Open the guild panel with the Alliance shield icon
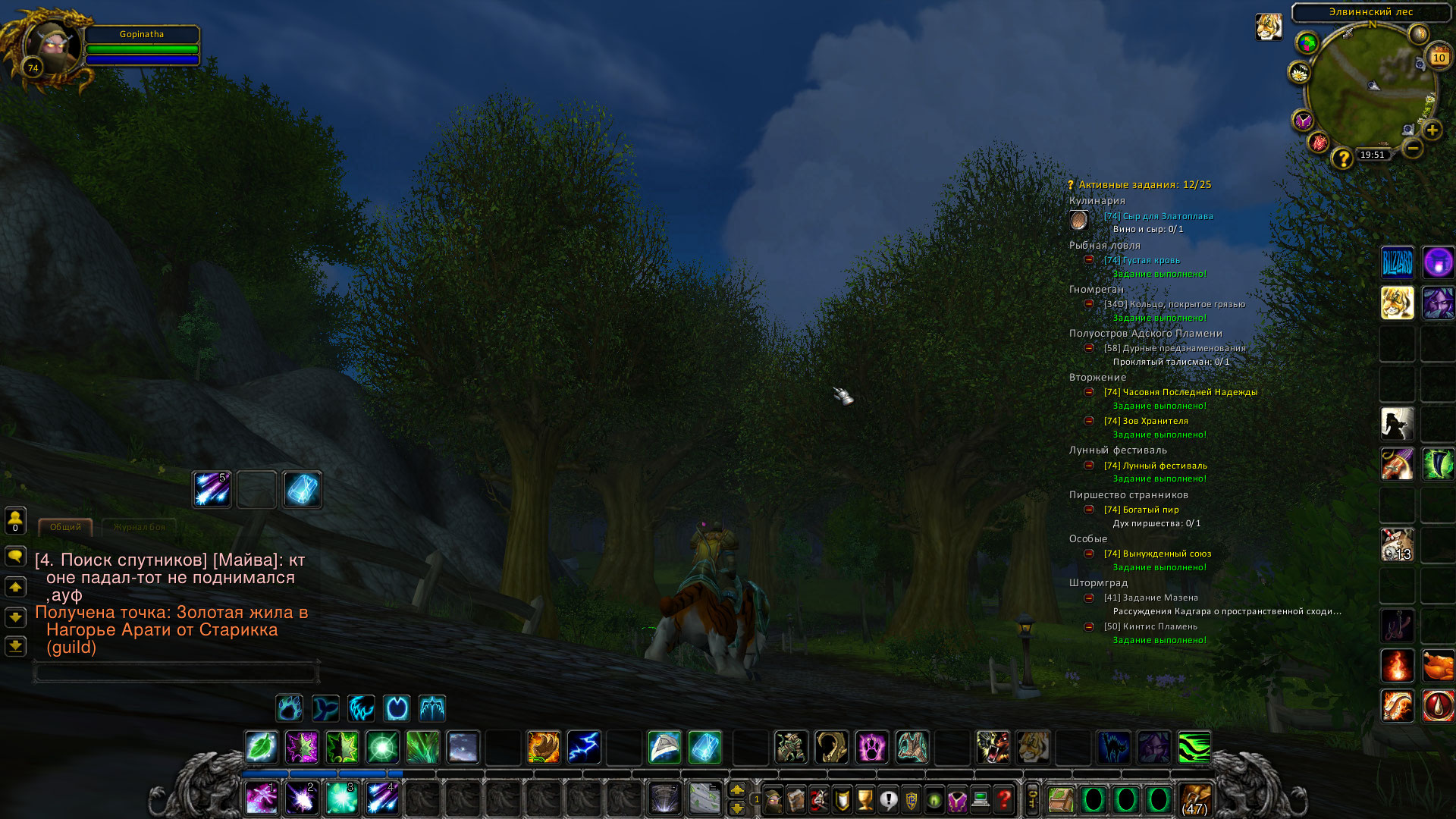 tap(912, 800)
